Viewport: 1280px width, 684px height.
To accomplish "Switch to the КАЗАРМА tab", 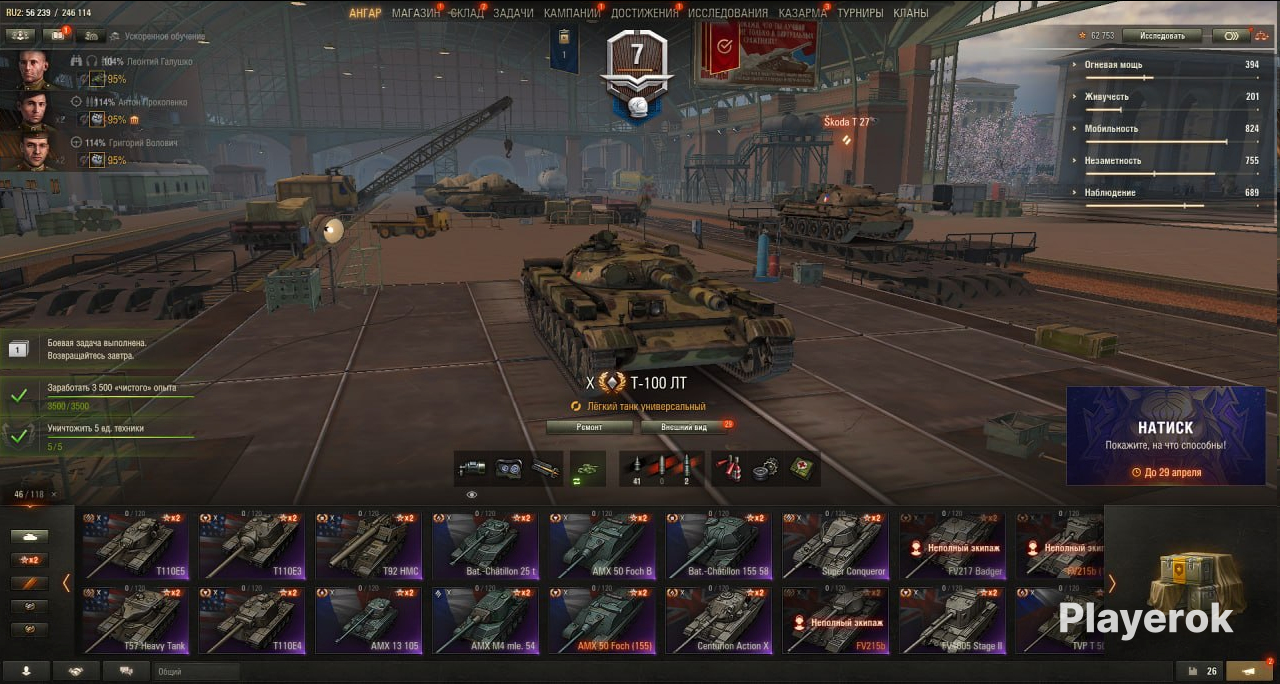I will pos(803,13).
